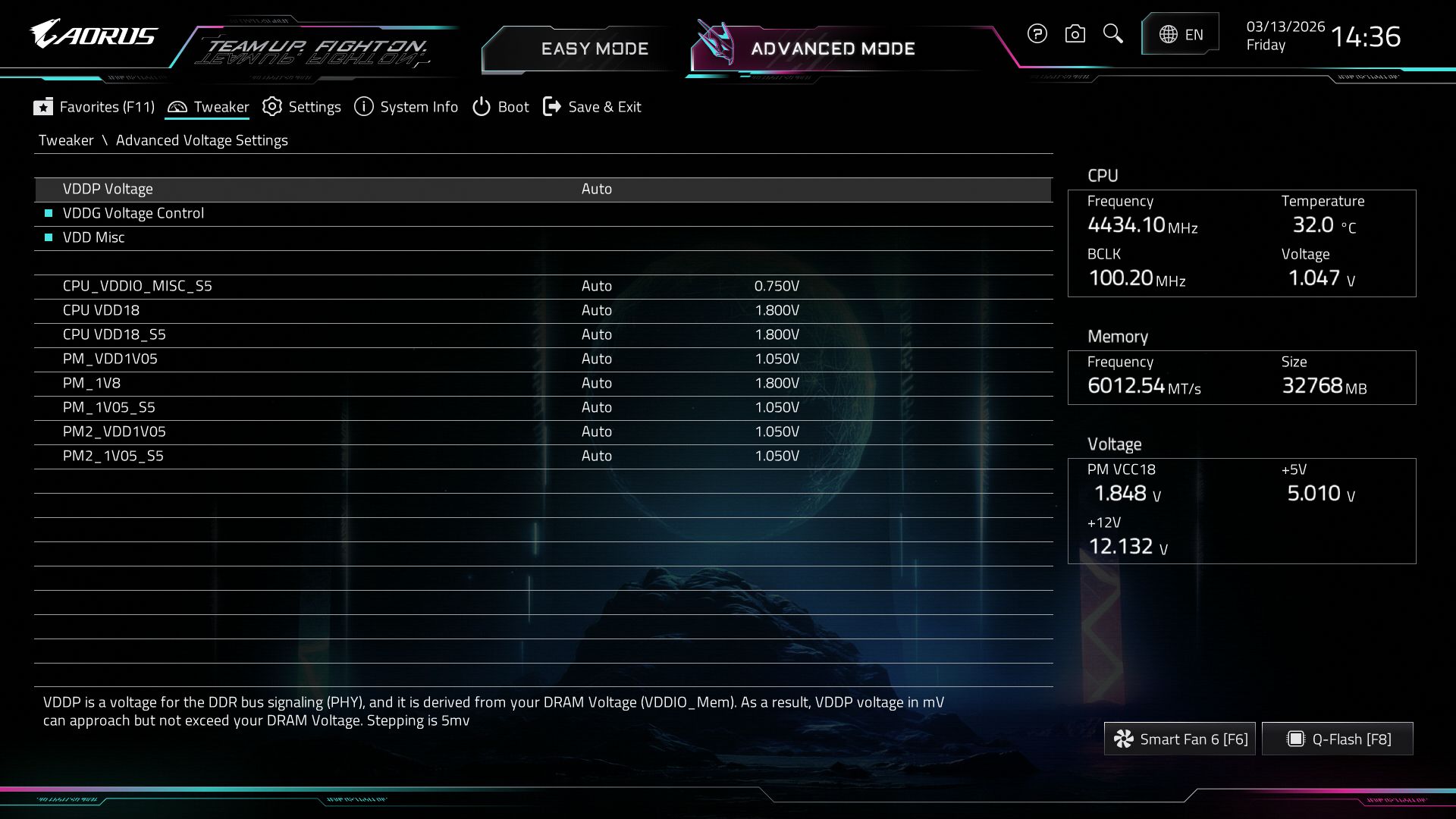
Task: Switch to Easy Mode
Action: pyautogui.click(x=594, y=49)
